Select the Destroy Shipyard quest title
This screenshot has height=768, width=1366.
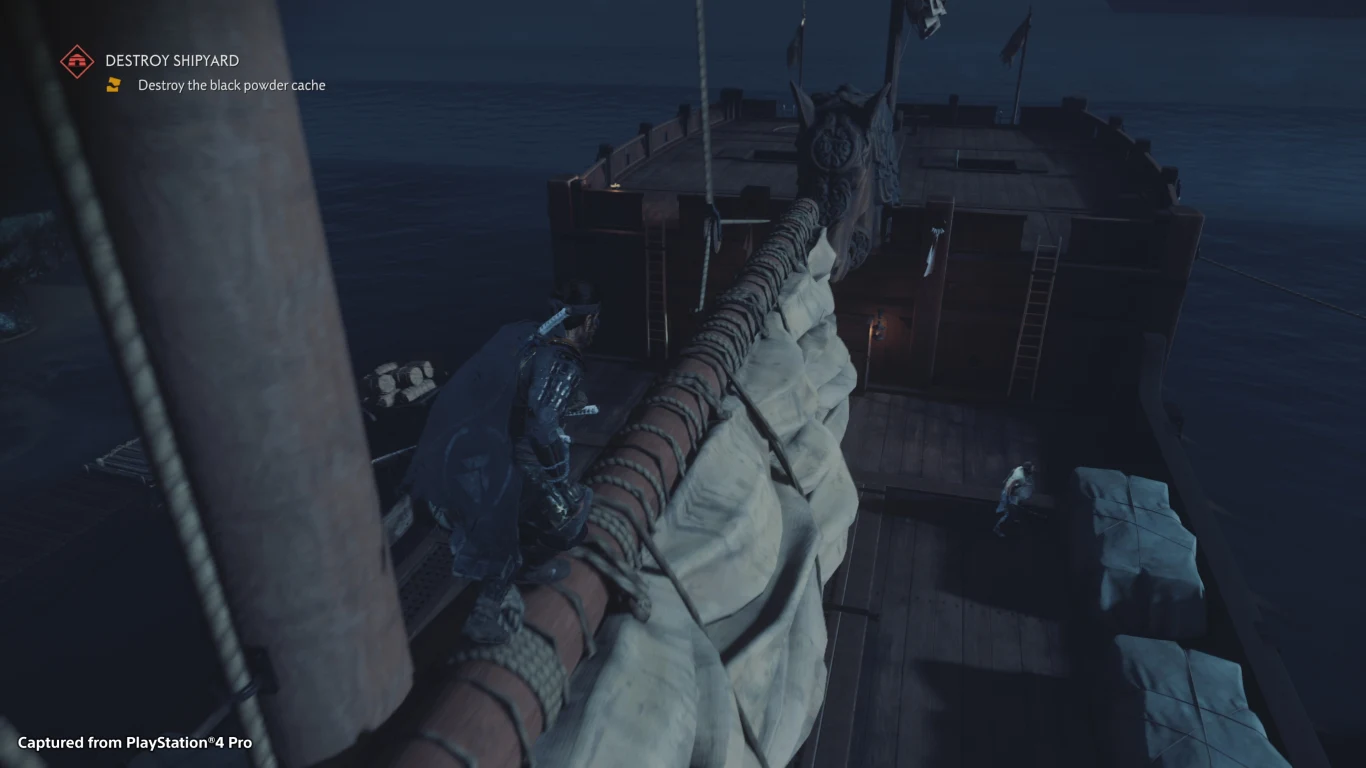tap(172, 61)
